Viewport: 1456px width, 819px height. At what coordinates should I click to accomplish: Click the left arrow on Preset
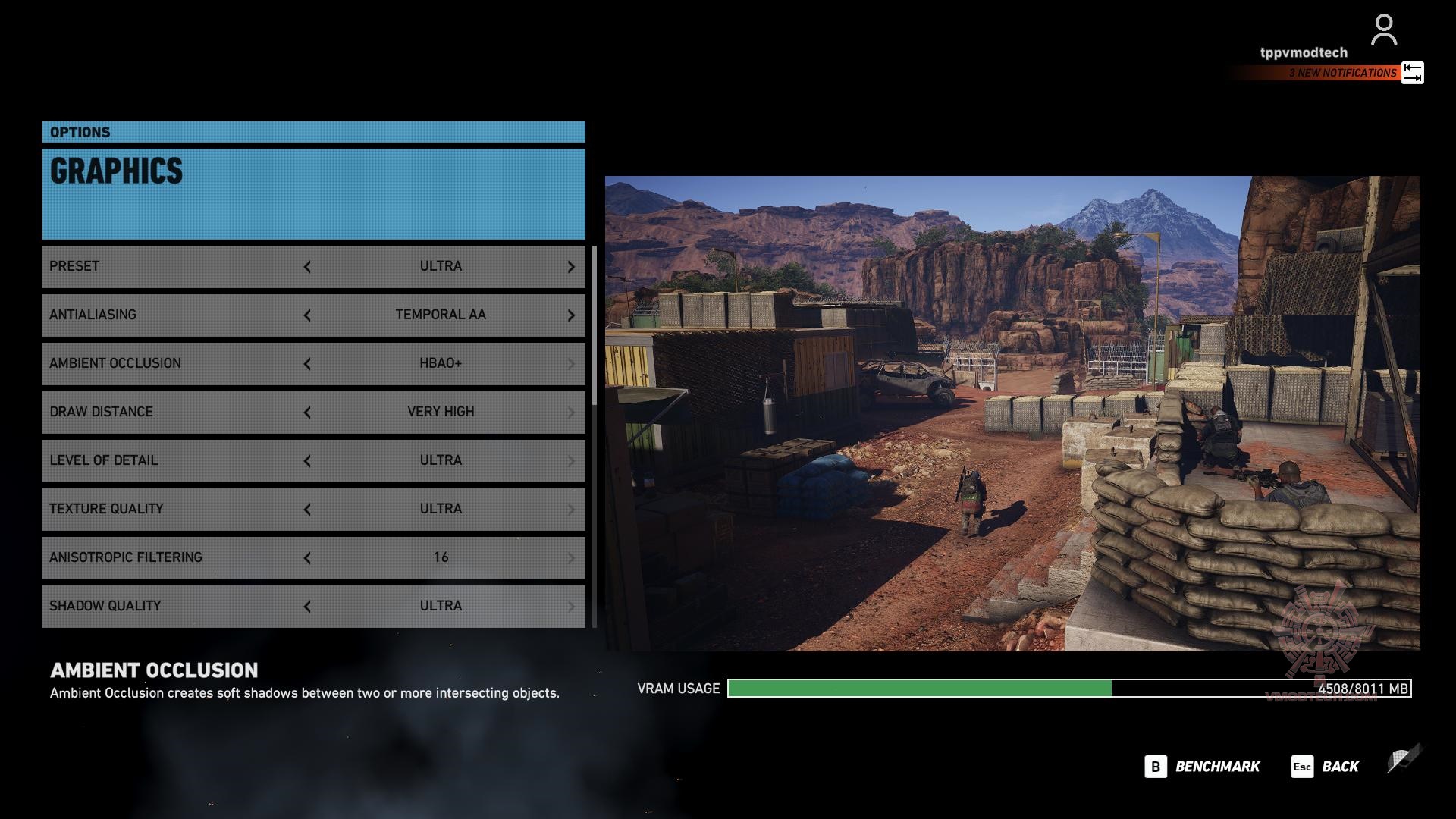307,267
